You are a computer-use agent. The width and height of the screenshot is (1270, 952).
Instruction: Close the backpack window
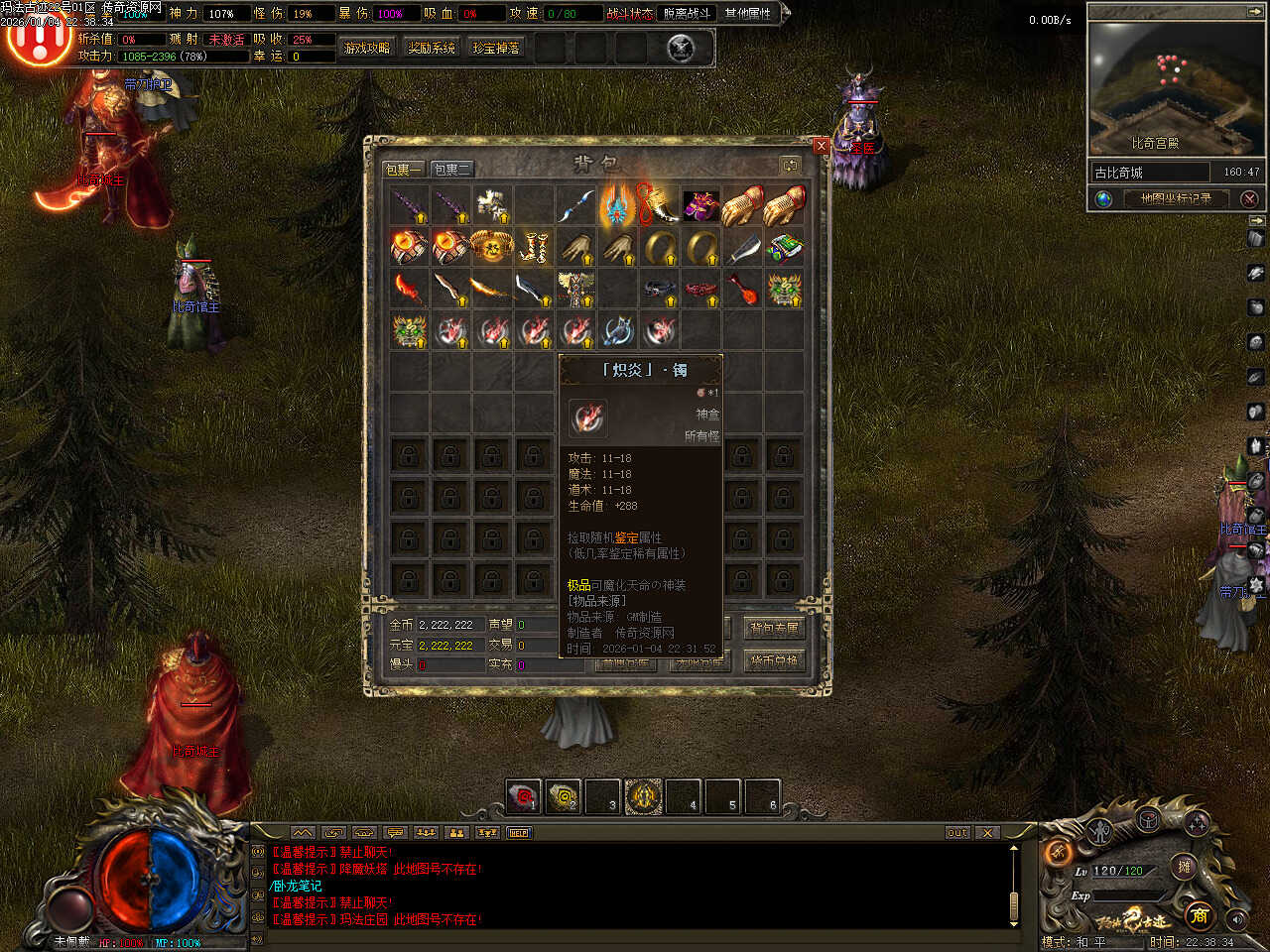(821, 146)
